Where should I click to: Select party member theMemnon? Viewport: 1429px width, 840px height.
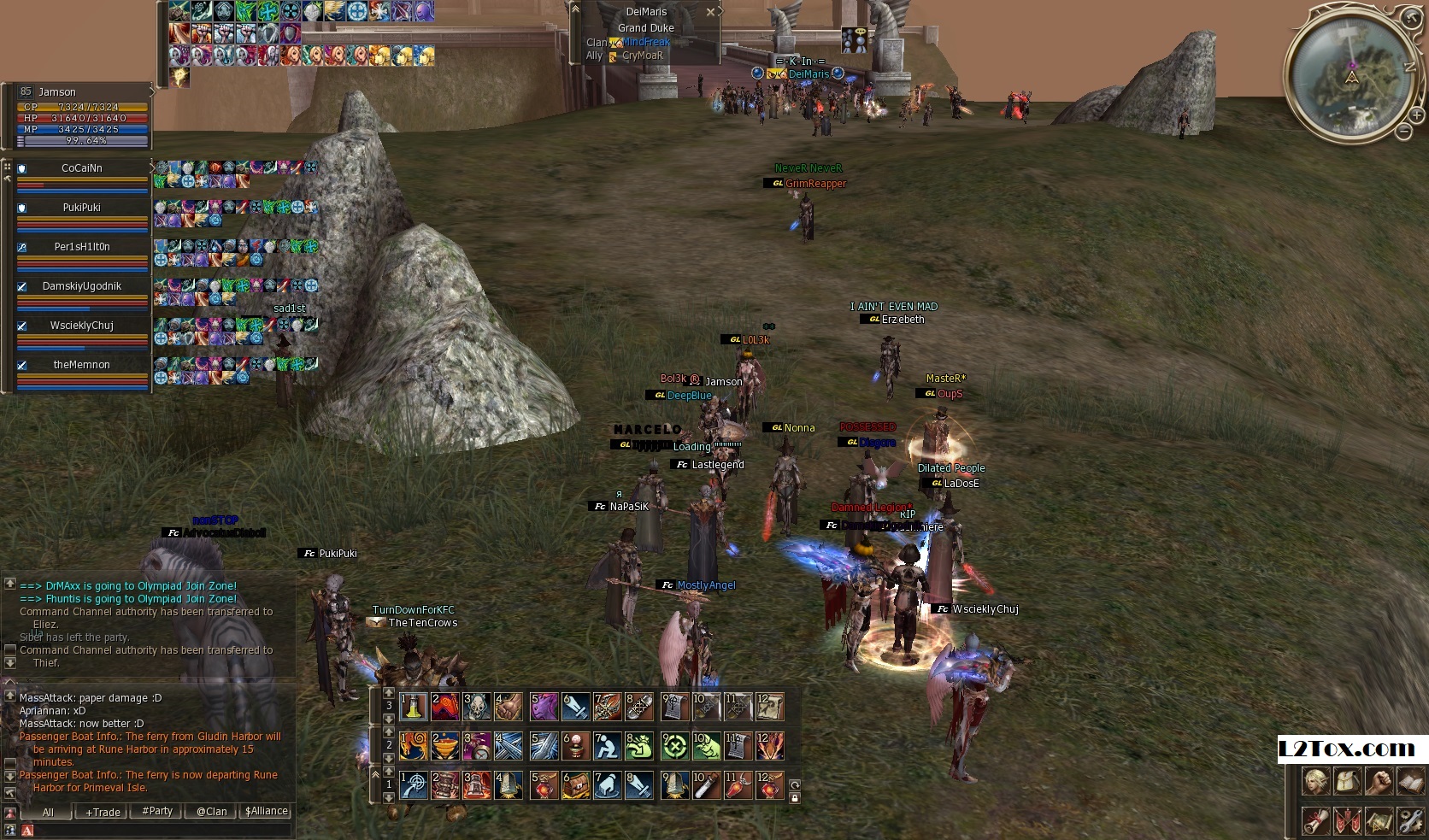click(82, 365)
